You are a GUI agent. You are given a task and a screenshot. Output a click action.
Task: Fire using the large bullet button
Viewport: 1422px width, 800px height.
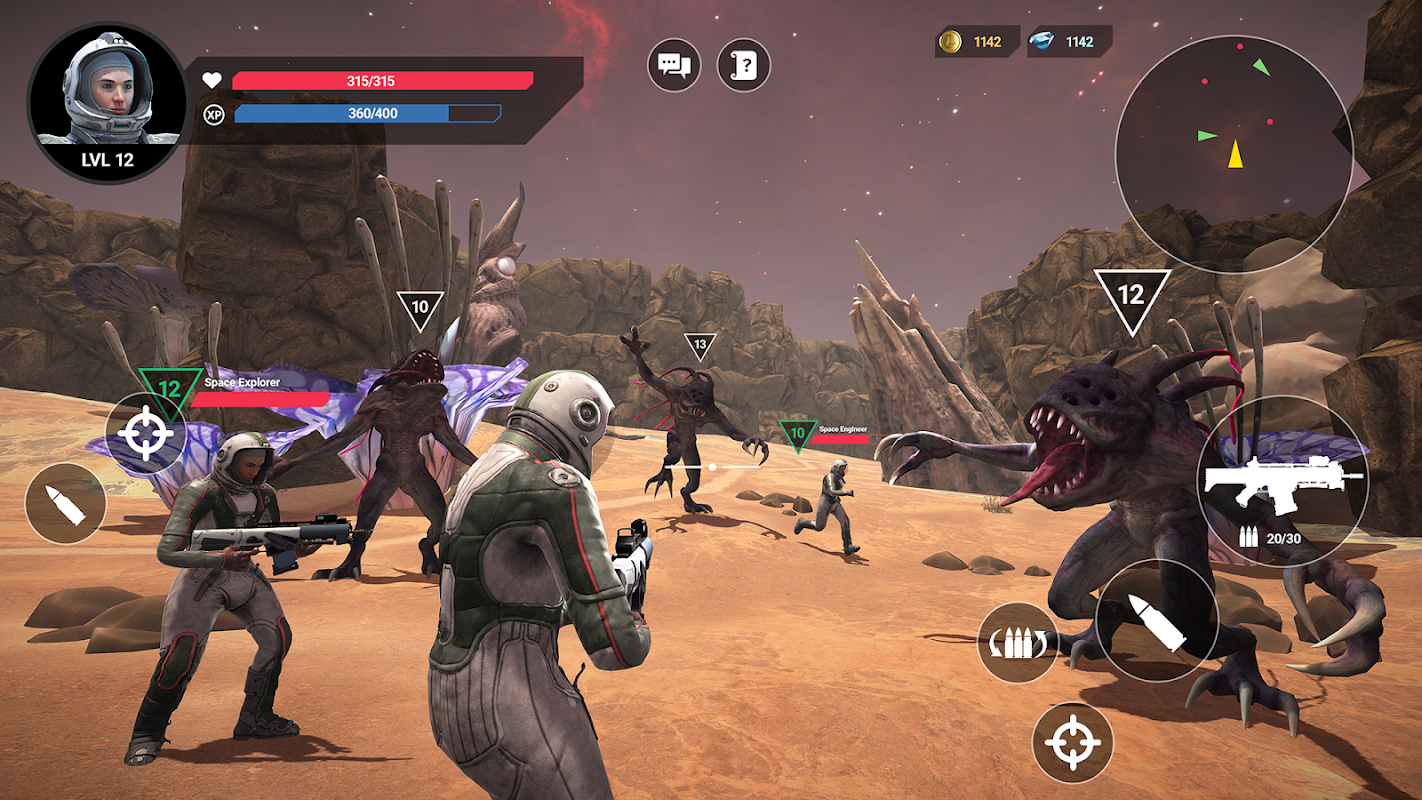tap(1157, 621)
